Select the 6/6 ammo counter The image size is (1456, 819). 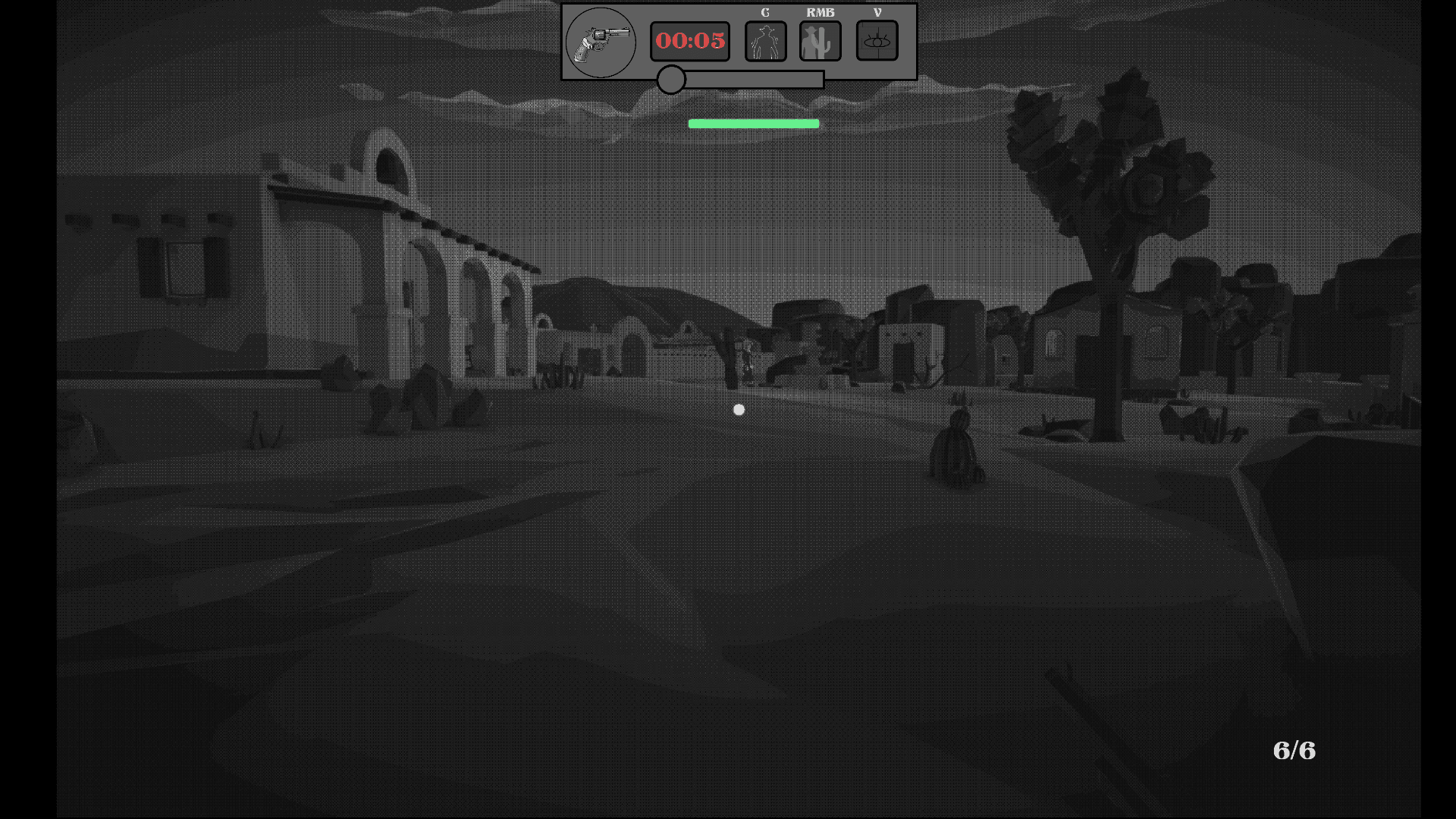click(x=1294, y=752)
